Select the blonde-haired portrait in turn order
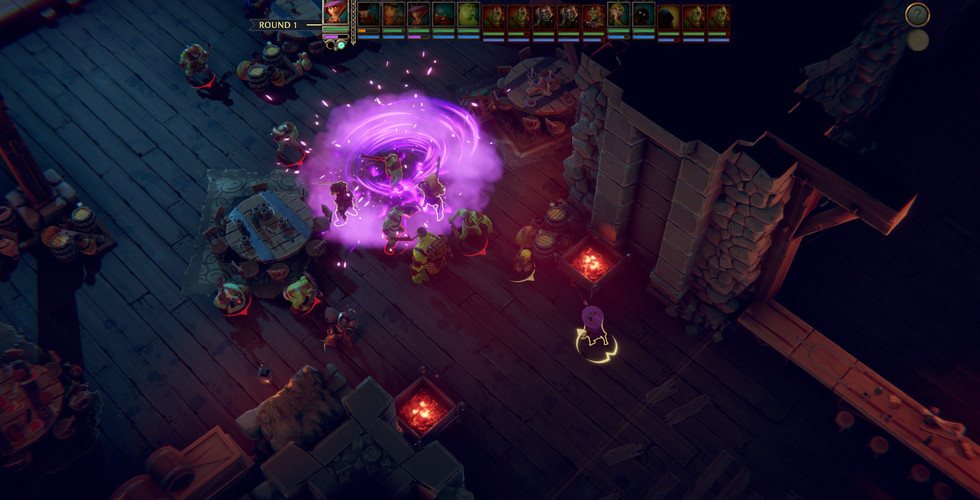Screen dimensions: 980x500 (x=619, y=16)
